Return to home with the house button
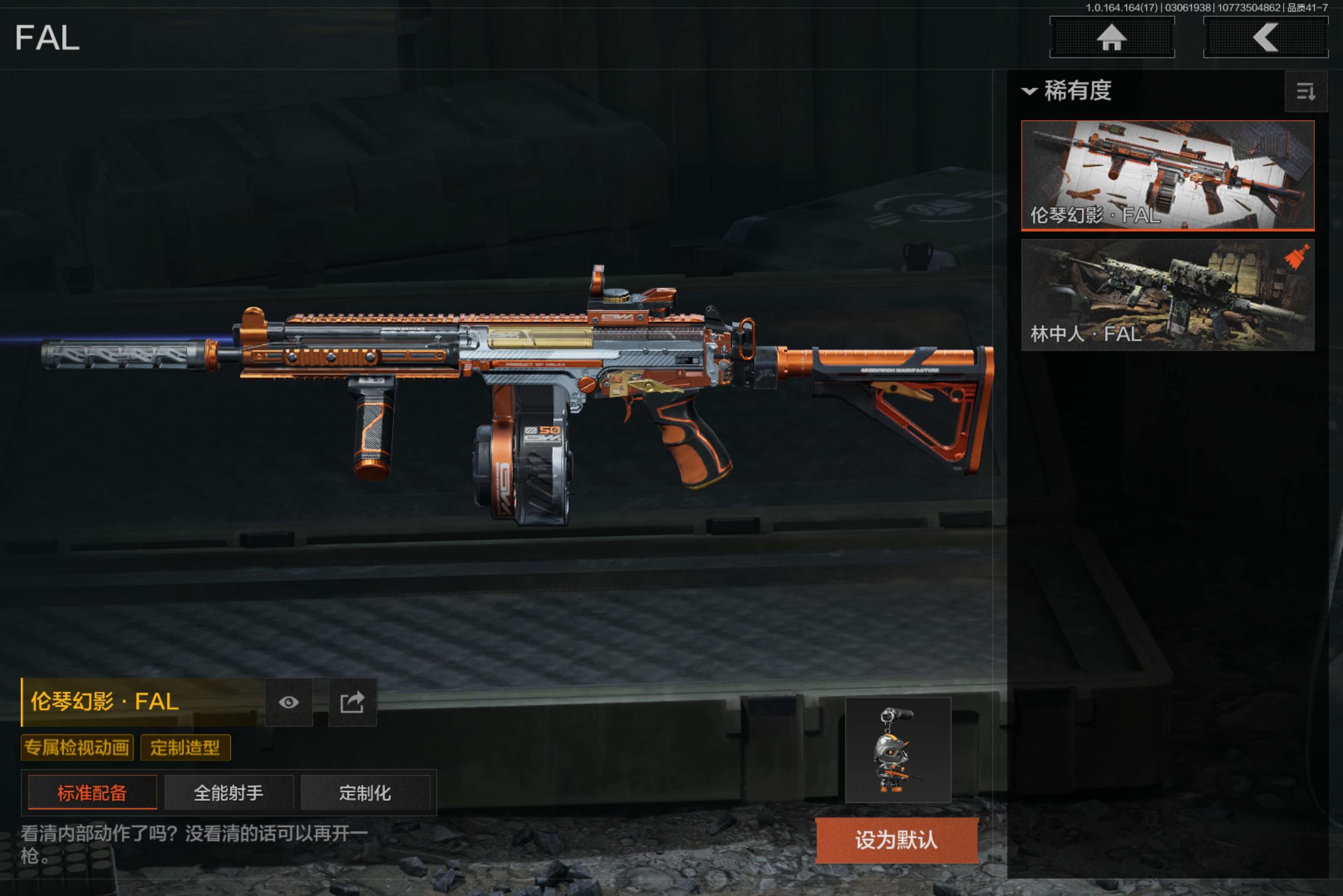Image resolution: width=1343 pixels, height=896 pixels. pyautogui.click(x=1111, y=38)
